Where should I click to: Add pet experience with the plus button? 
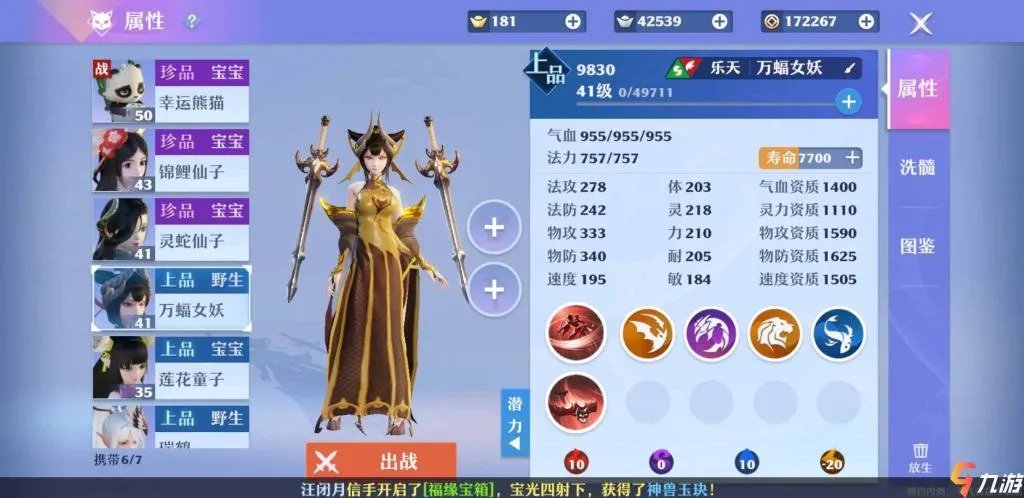coord(848,101)
